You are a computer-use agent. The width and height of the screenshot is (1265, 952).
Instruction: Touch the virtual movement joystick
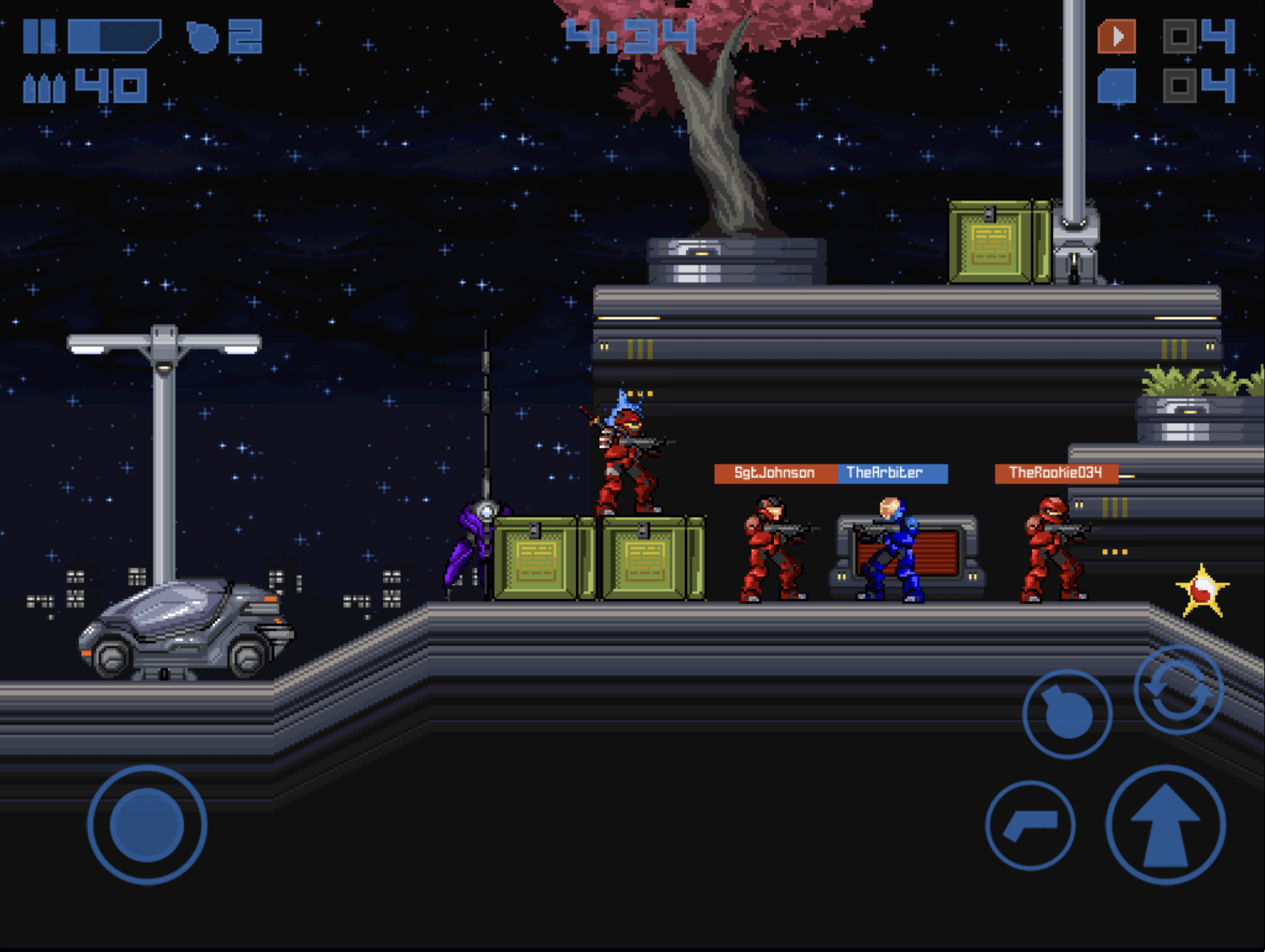147,825
